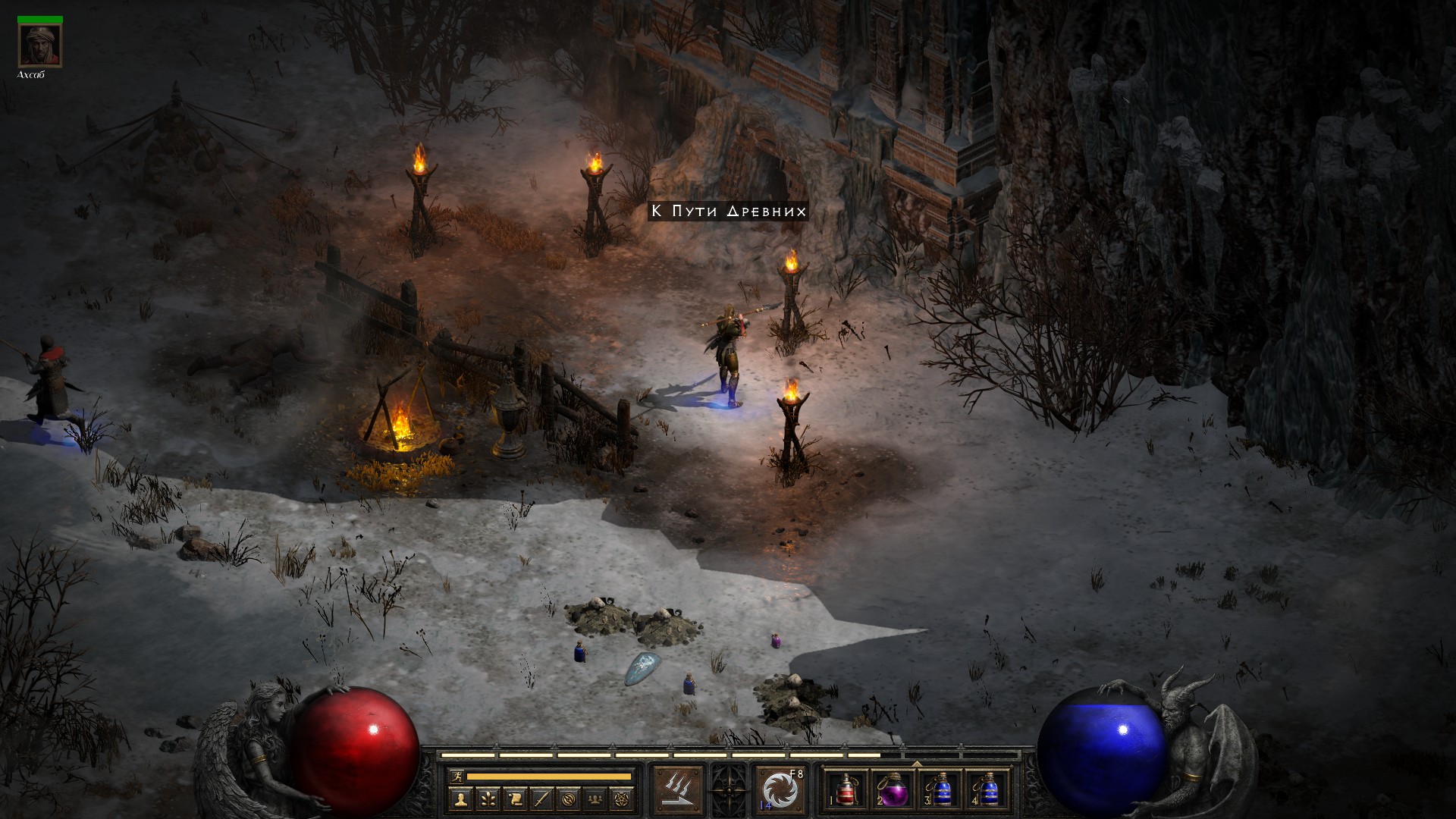Select the swirling disc skill bound to F8

781,789
